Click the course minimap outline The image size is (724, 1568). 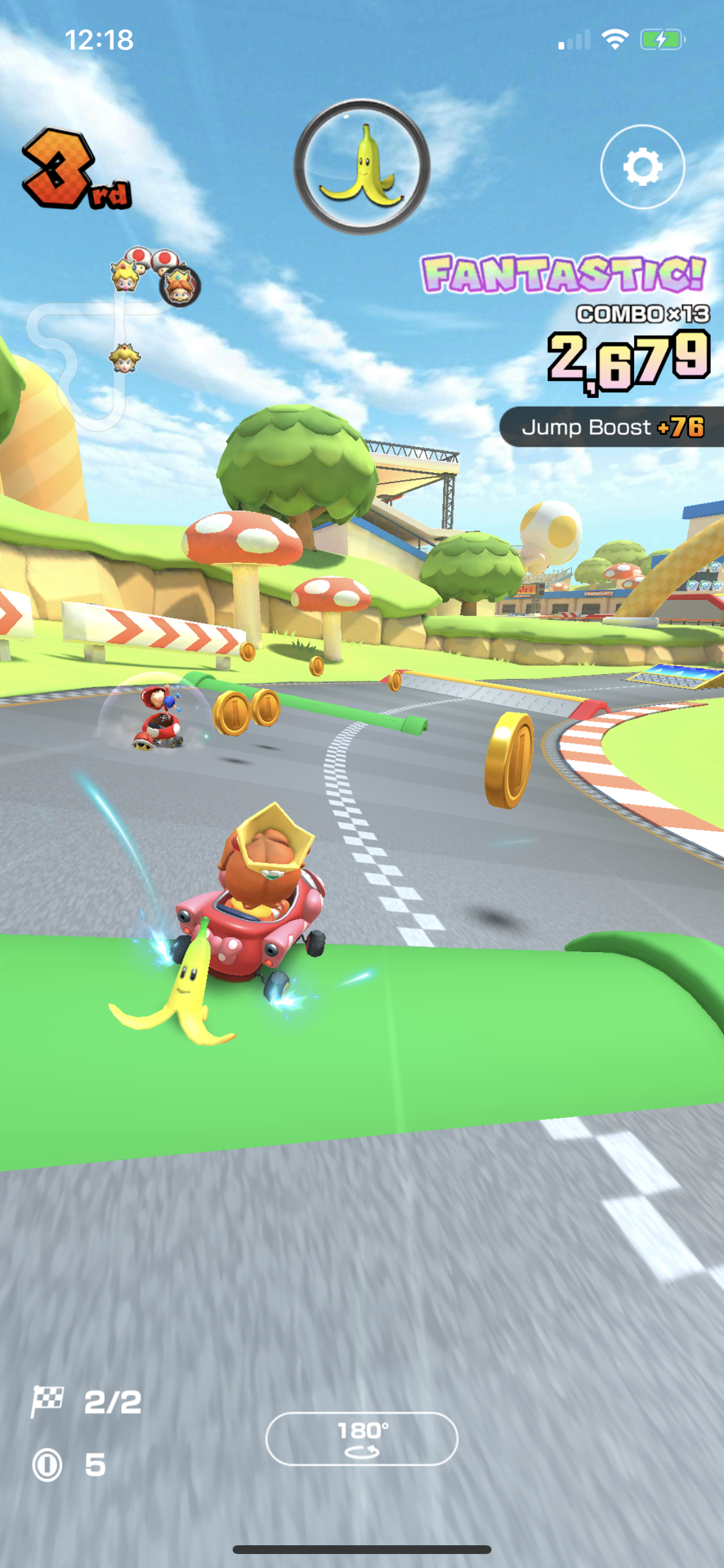[x=92, y=359]
